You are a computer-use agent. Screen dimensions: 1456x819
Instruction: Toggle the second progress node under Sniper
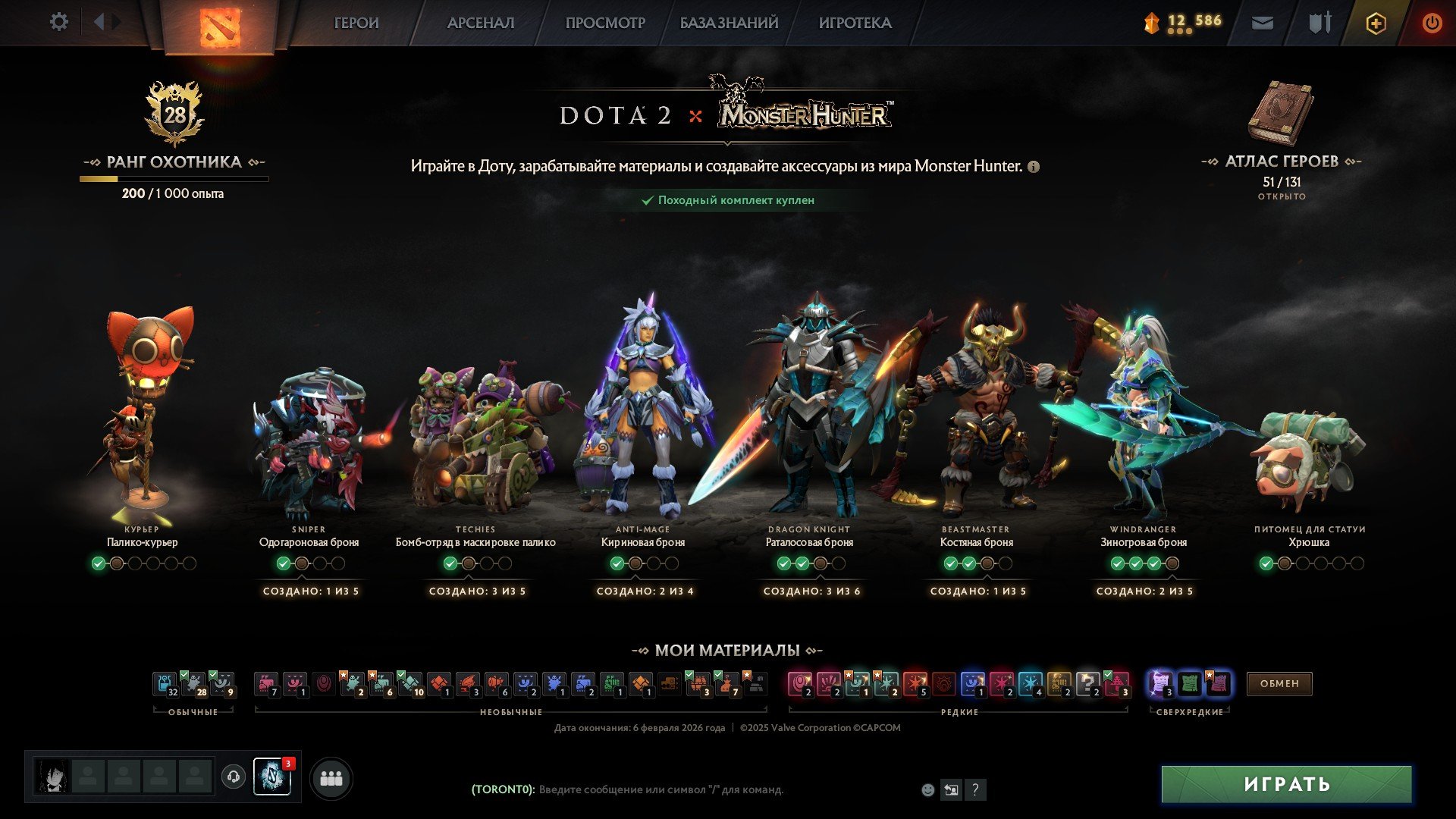tap(301, 563)
